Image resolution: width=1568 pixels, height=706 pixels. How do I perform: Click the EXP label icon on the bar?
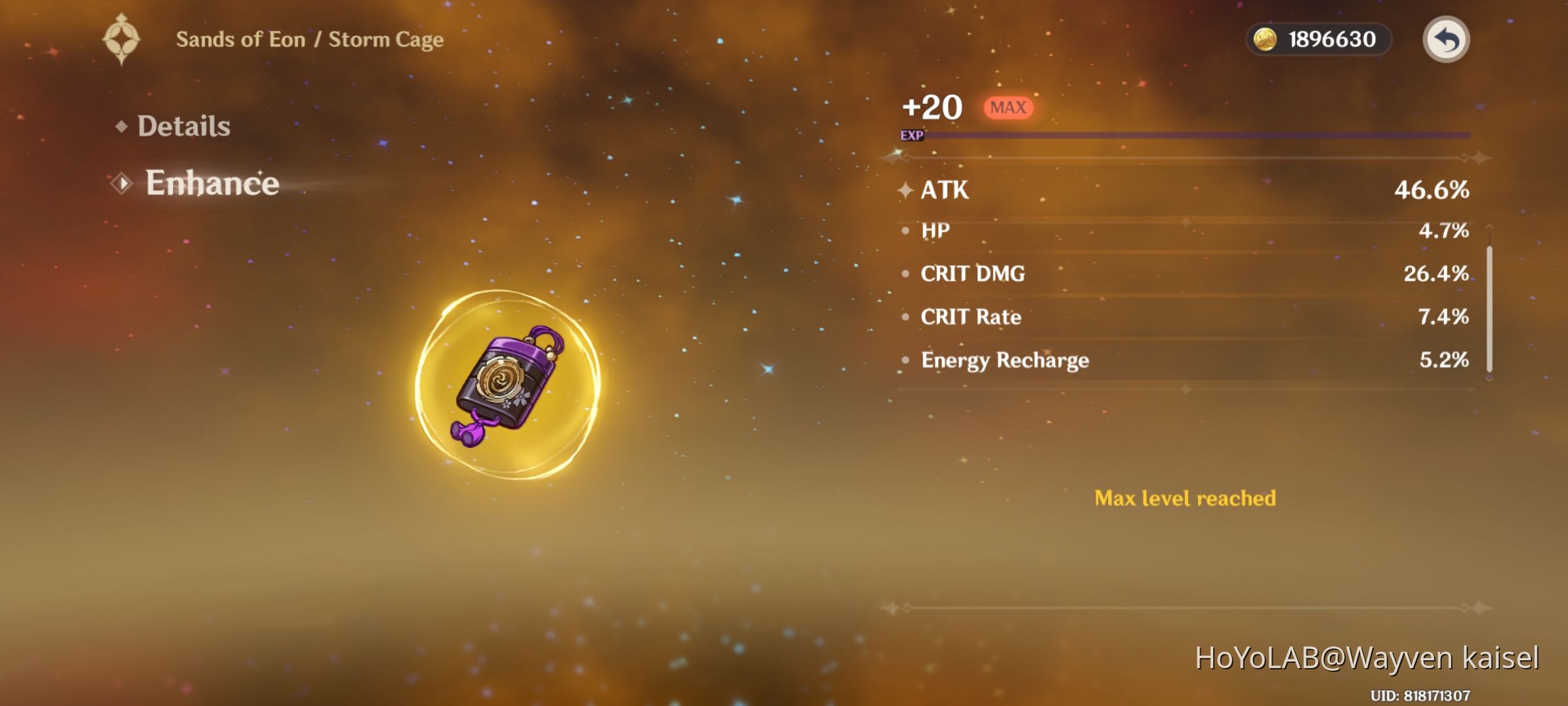tap(913, 136)
